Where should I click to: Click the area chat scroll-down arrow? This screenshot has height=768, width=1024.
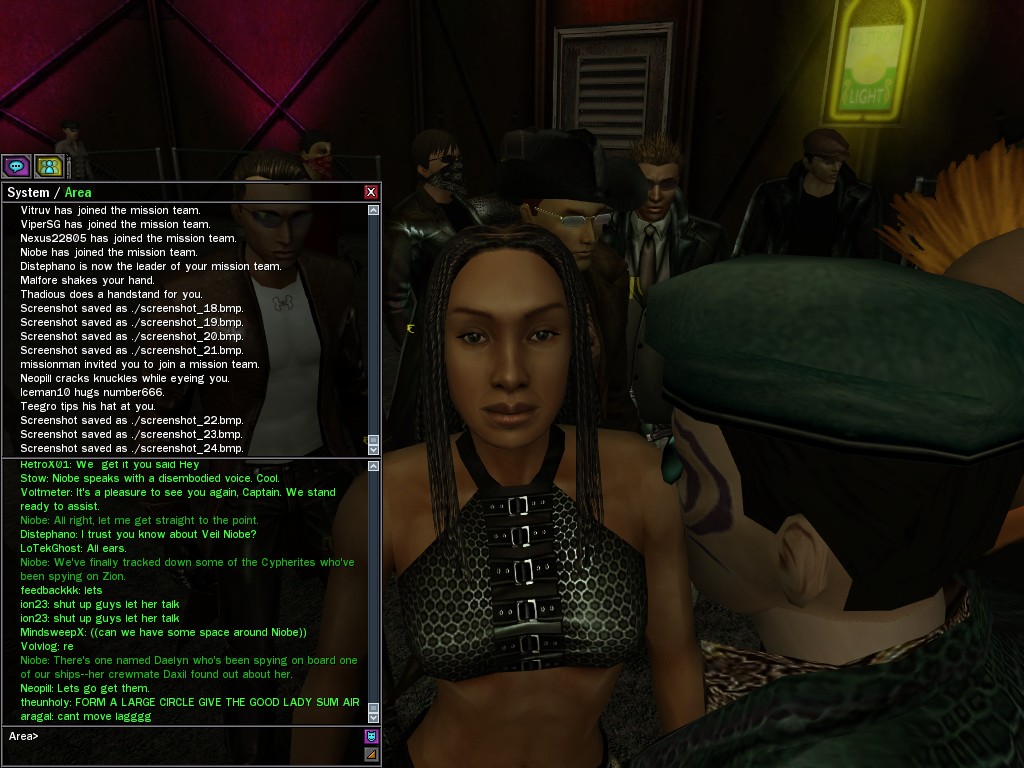[374, 717]
